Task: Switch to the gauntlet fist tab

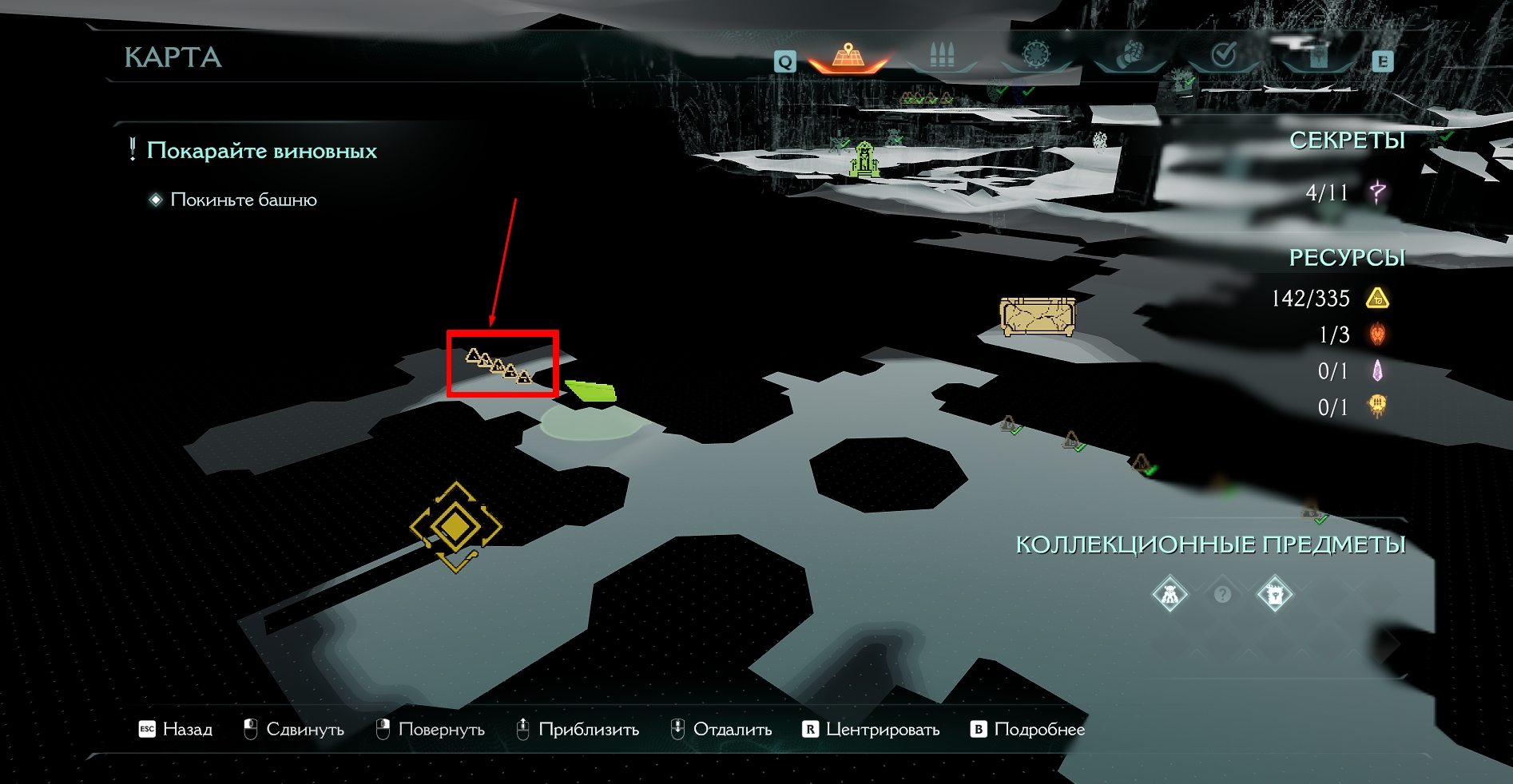Action: pyautogui.click(x=1129, y=56)
